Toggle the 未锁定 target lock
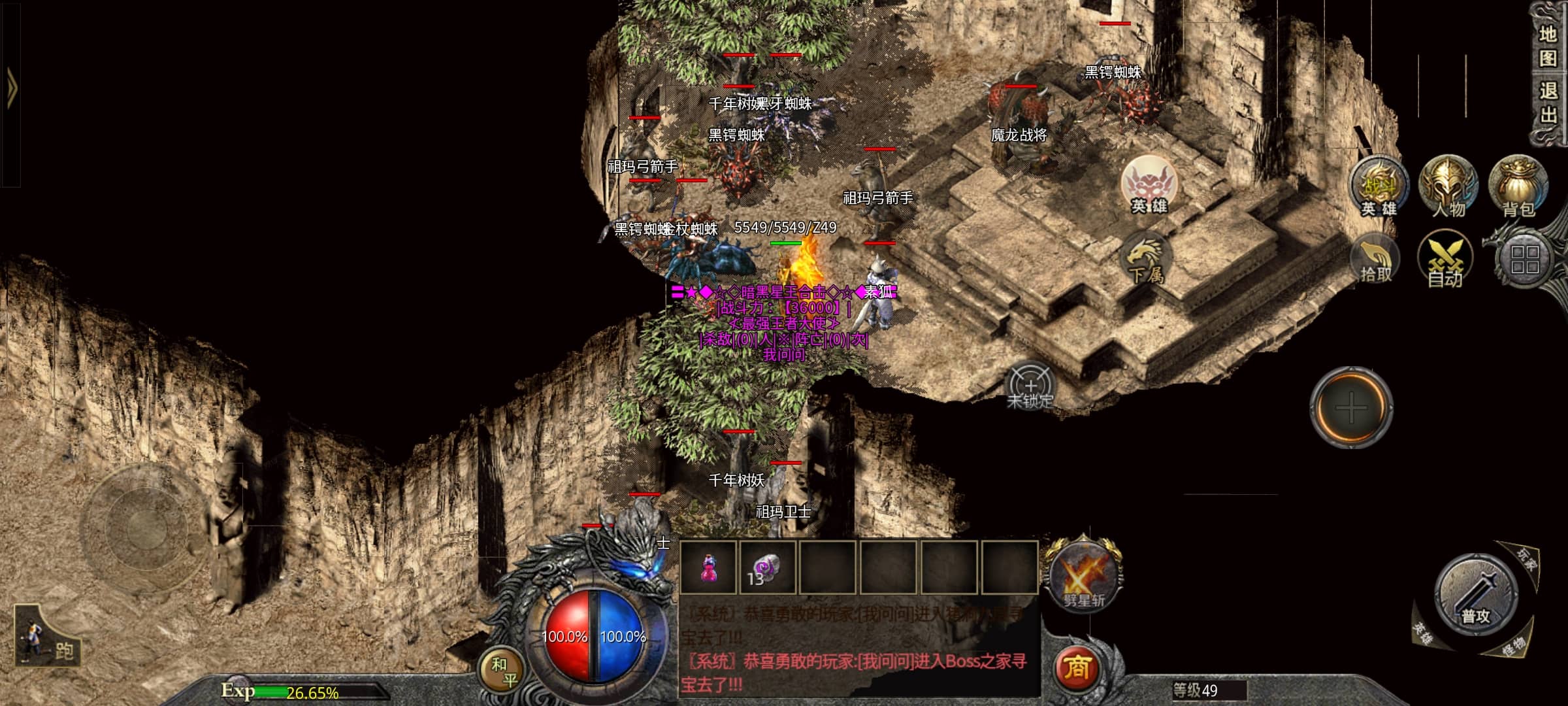The width and height of the screenshot is (1568, 706). 1030,387
